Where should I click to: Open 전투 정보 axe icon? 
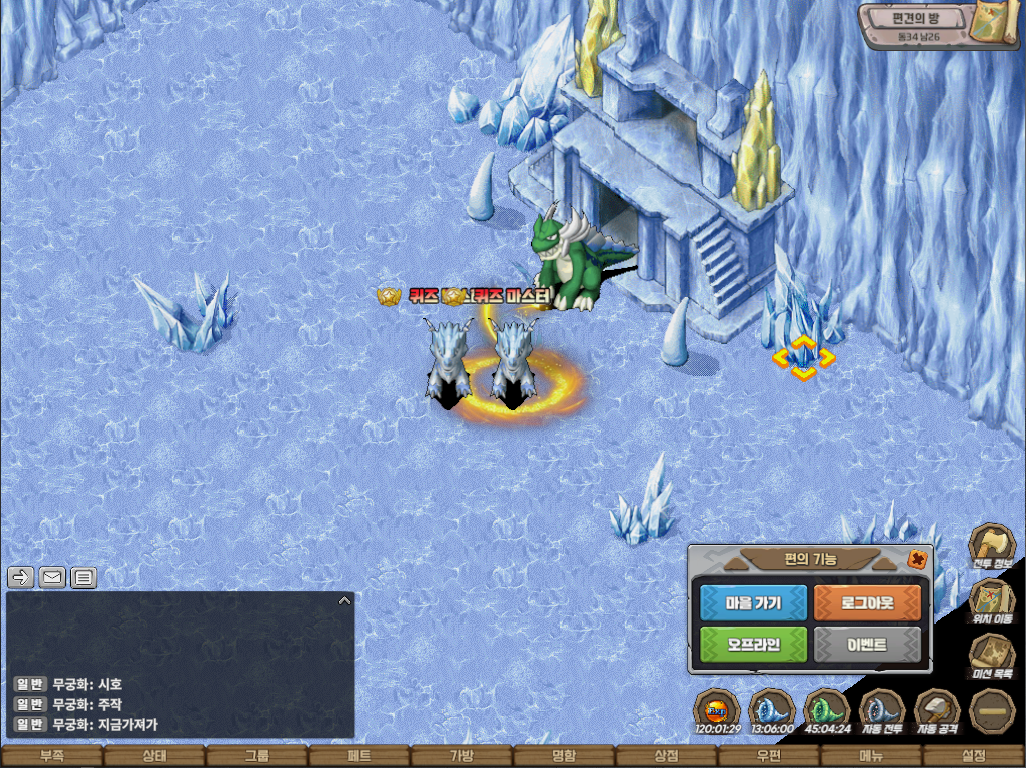pyautogui.click(x=991, y=547)
